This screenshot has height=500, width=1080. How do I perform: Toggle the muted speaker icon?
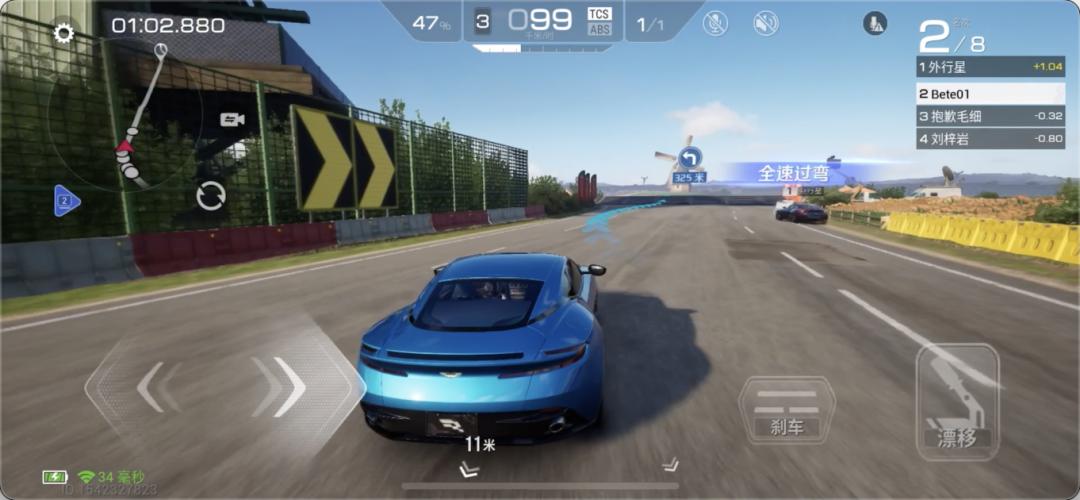coord(766,23)
